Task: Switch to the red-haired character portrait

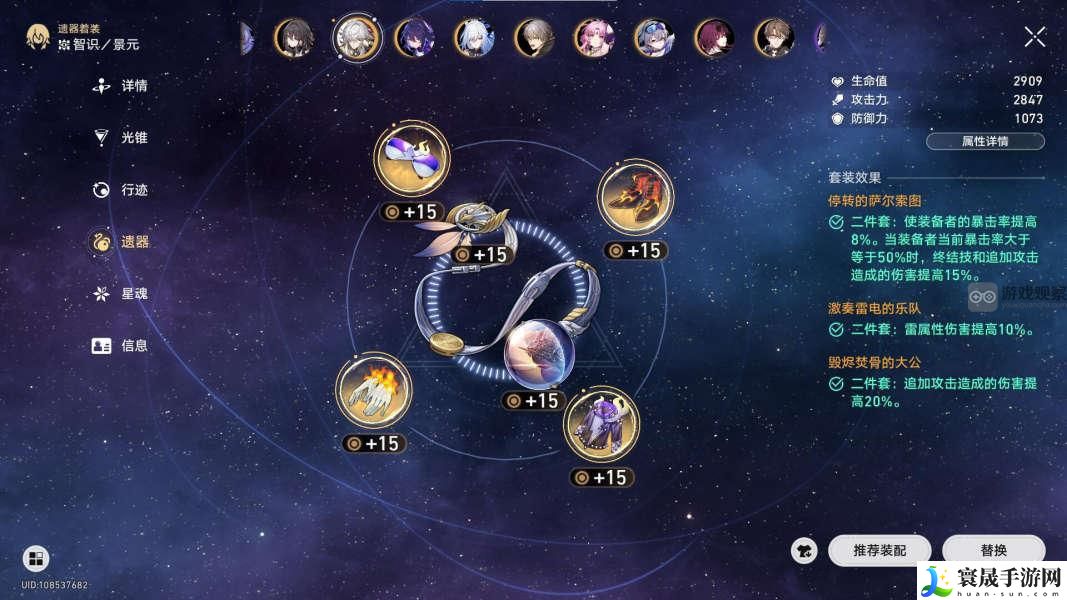Action: (x=714, y=38)
